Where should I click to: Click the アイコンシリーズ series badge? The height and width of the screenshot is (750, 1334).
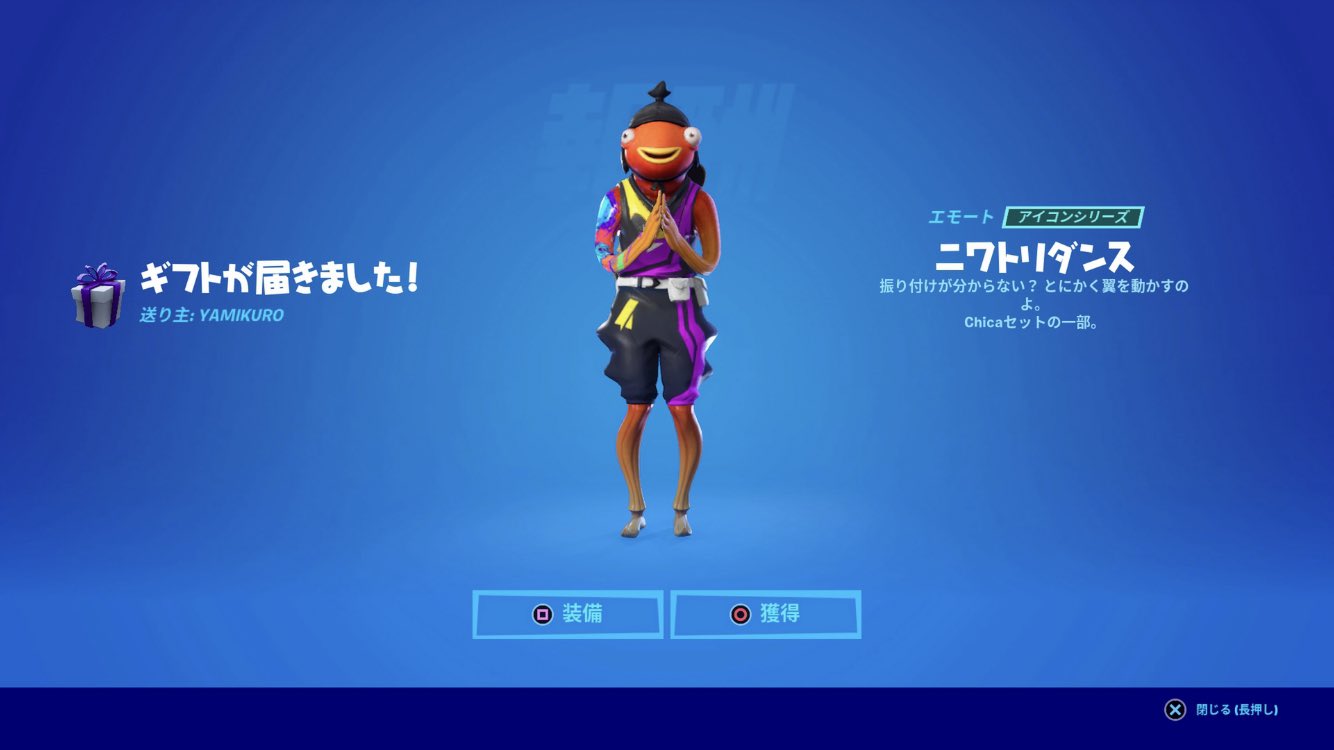point(1075,215)
